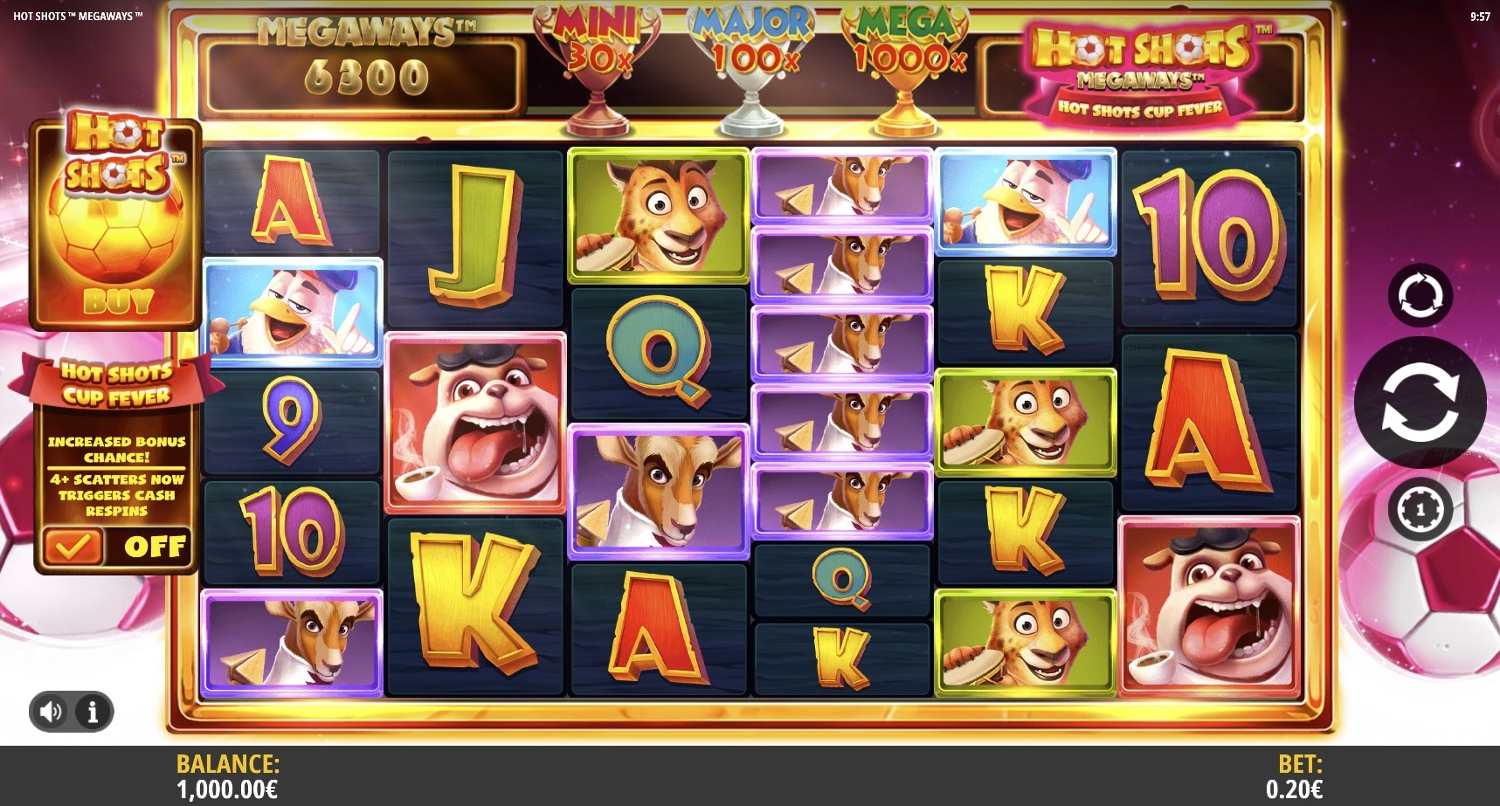Open the Hot Shots Buy bonus panel
Screen dimensions: 1500x806
[116, 226]
